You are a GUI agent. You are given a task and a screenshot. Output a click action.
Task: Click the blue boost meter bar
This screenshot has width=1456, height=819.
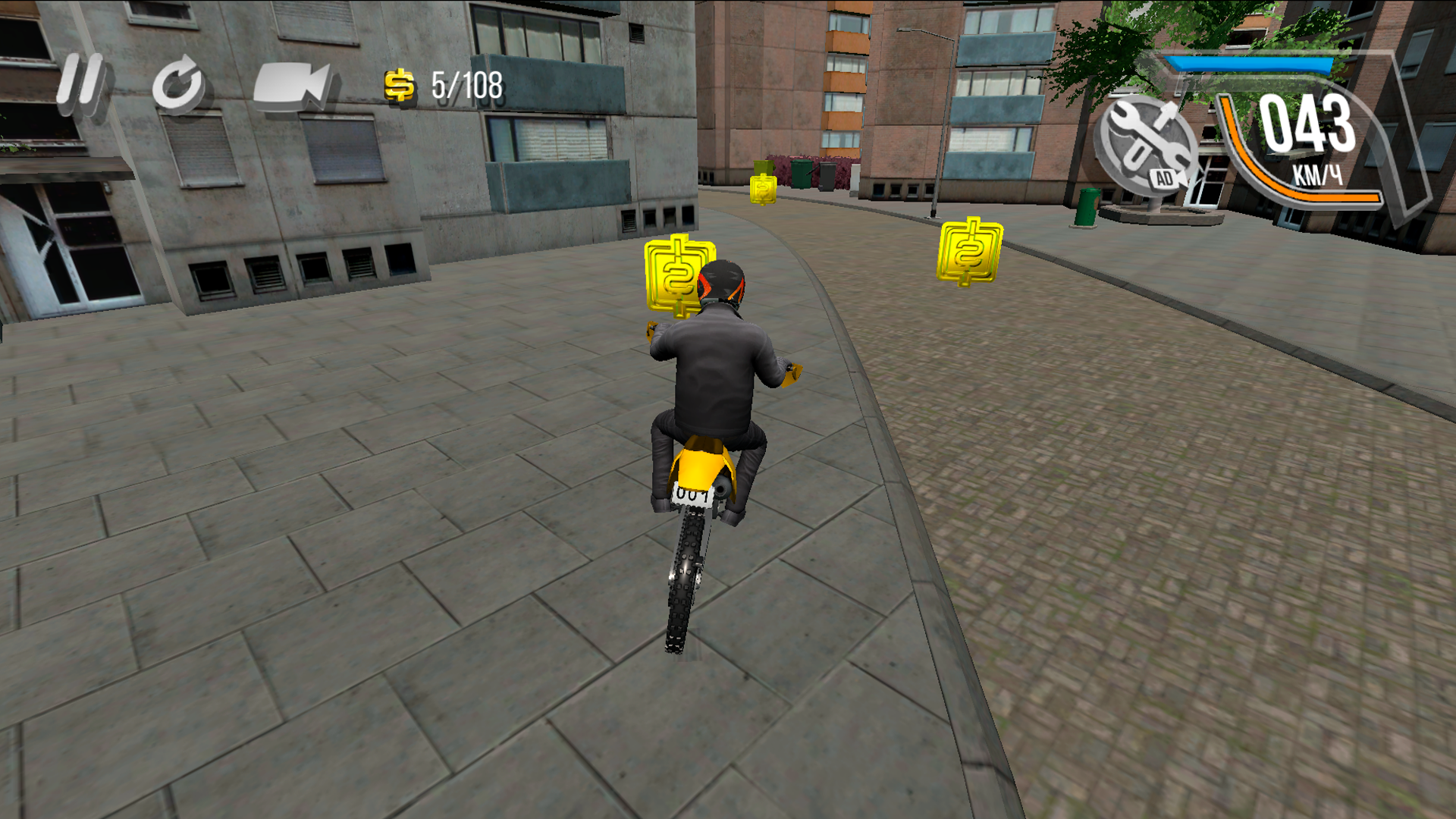(x=1247, y=64)
